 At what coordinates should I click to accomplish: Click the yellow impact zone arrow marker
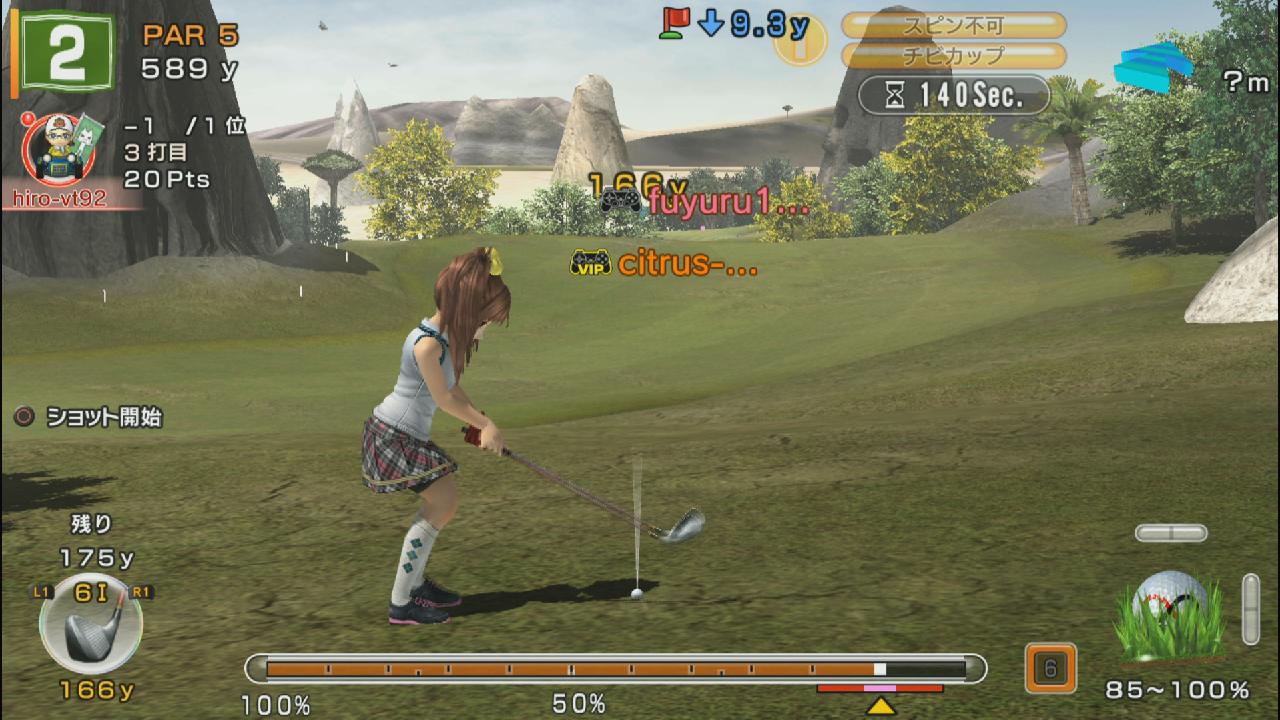880,706
